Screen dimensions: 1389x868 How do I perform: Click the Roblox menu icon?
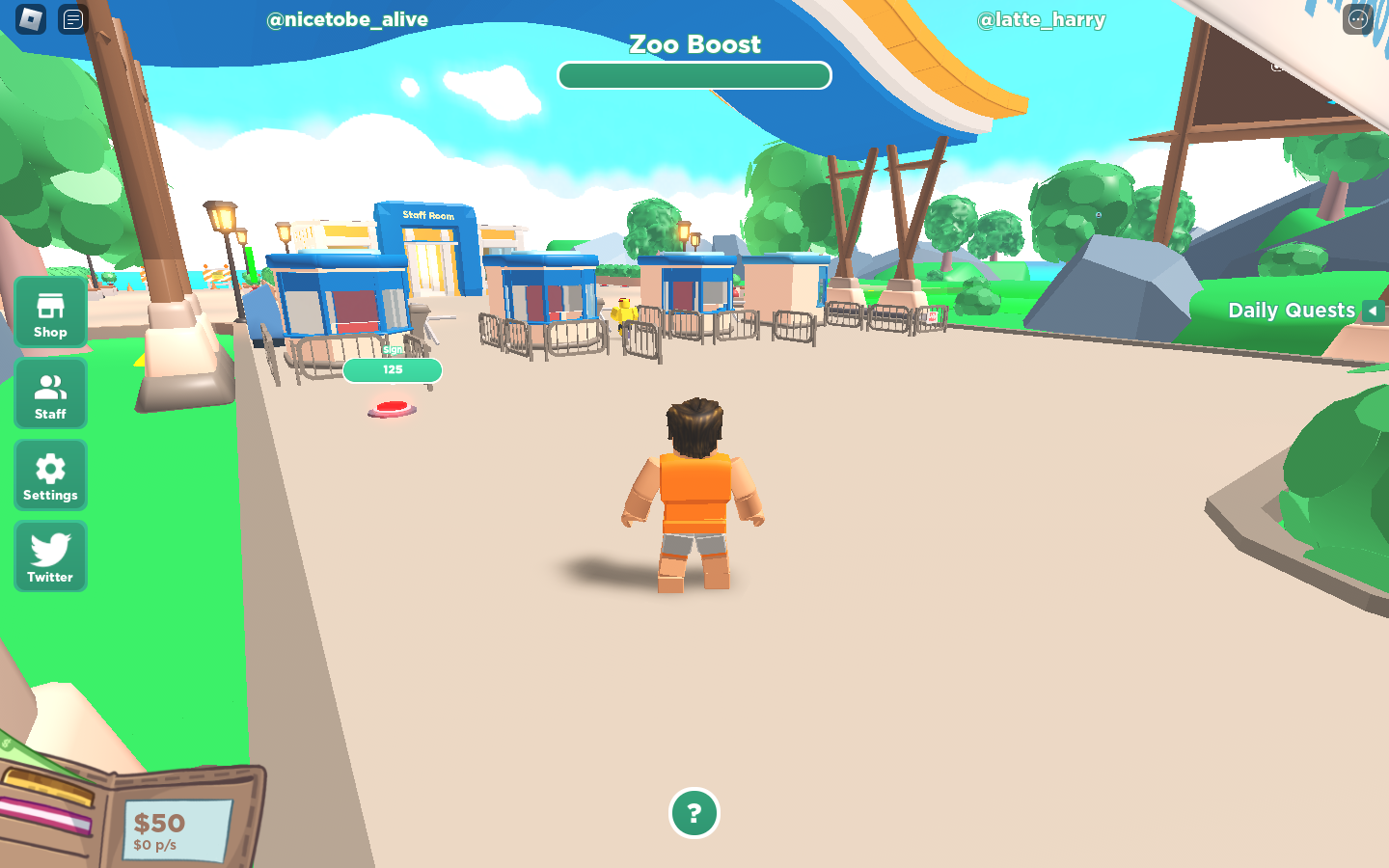coord(29,19)
